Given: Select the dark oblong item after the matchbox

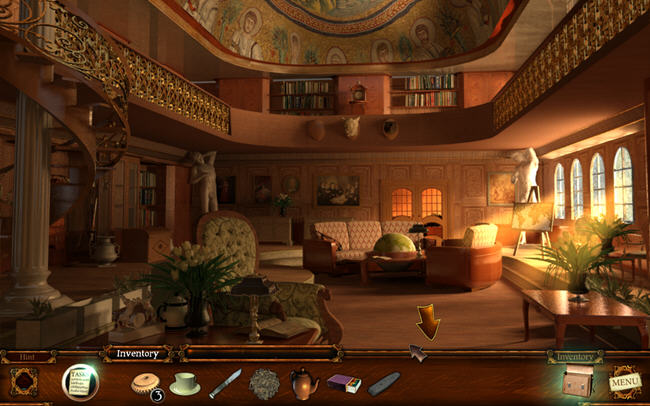Looking at the screenshot, I should (383, 383).
